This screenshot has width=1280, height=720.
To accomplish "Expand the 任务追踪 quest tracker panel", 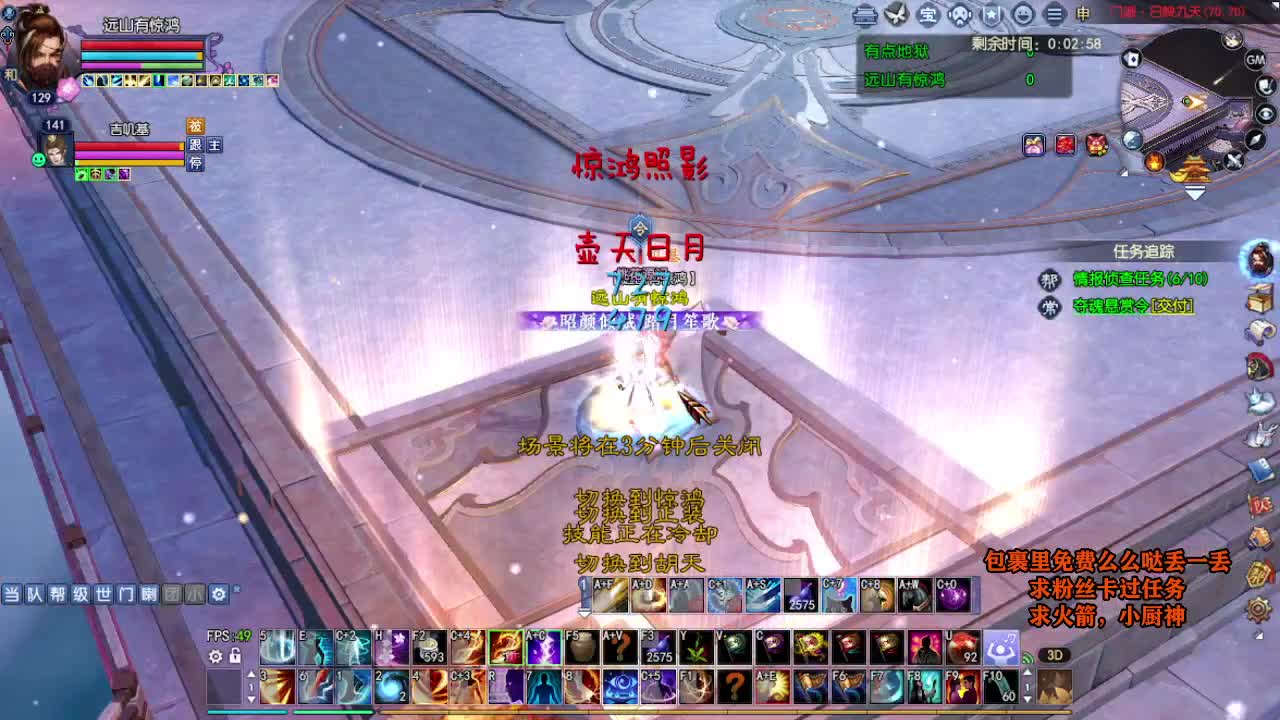I will point(1143,251).
